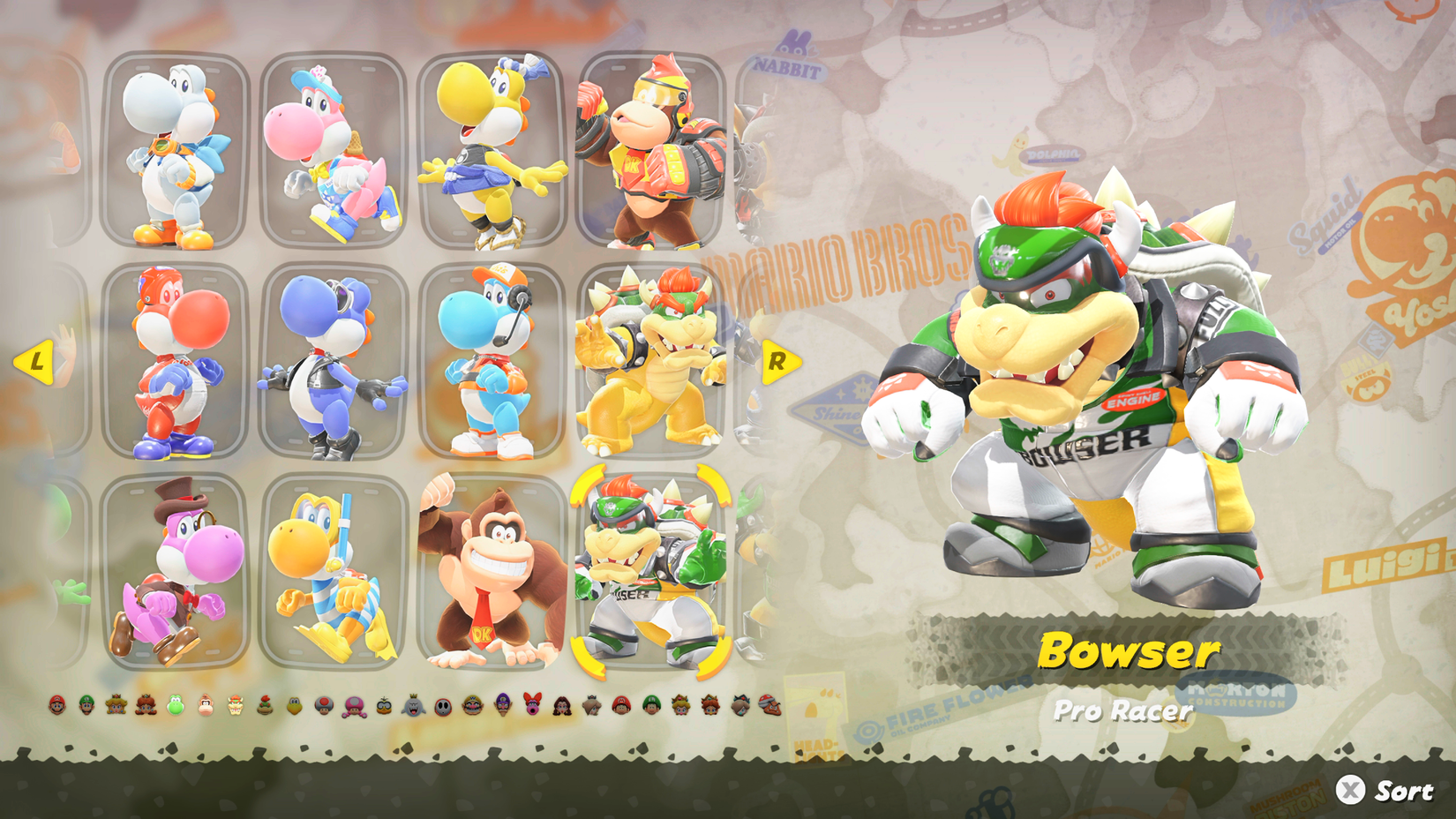Viewport: 1456px width, 819px height.
Task: Select the Yoshi head icon
Action: point(174,704)
